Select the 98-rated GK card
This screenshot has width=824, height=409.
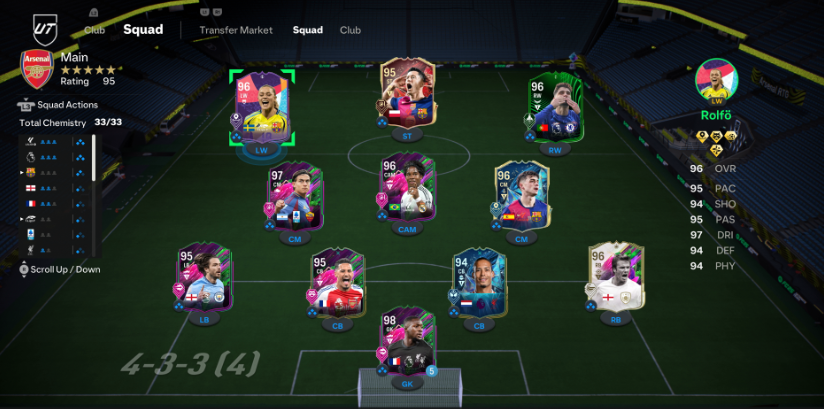click(x=405, y=346)
